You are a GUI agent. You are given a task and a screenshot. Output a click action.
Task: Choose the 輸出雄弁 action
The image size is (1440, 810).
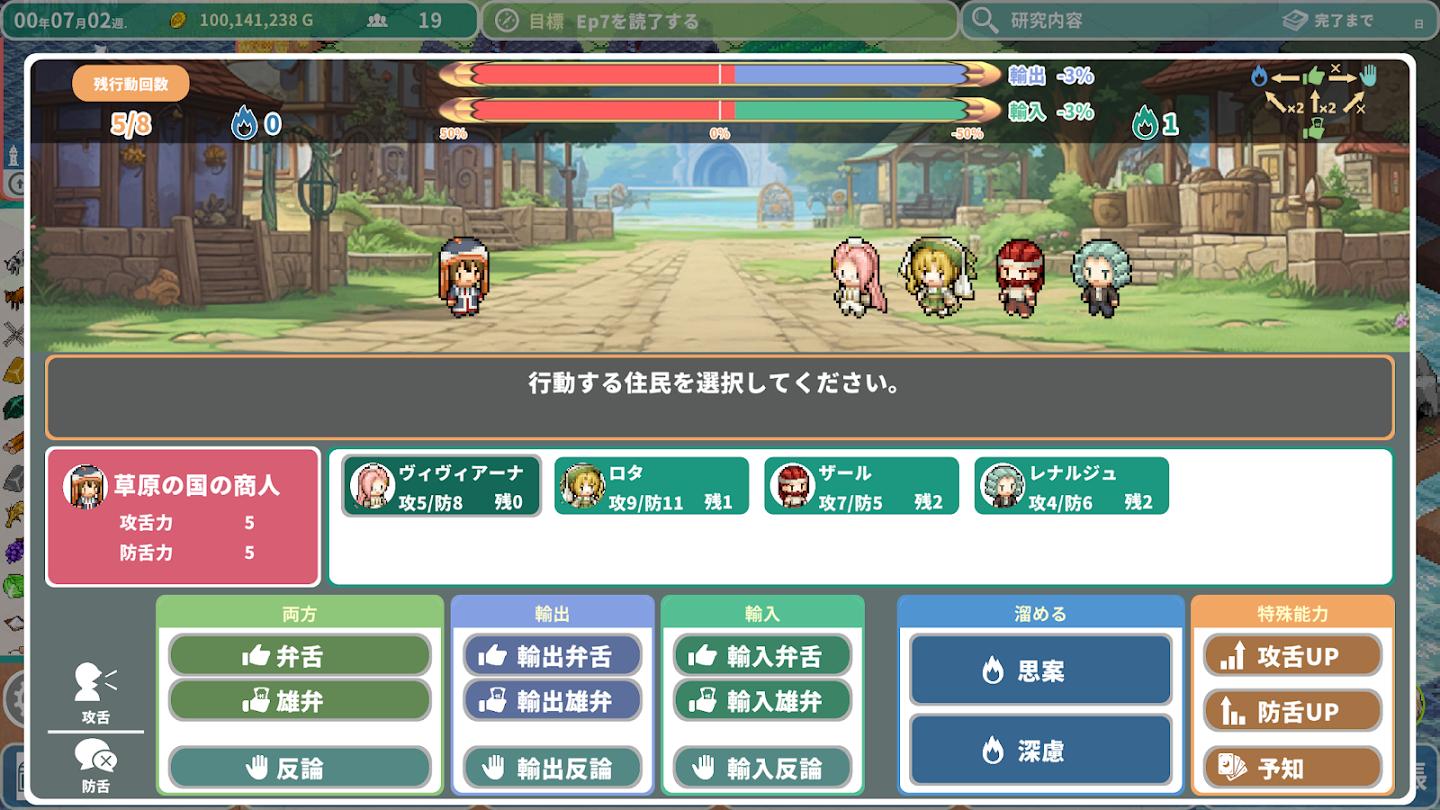click(551, 700)
